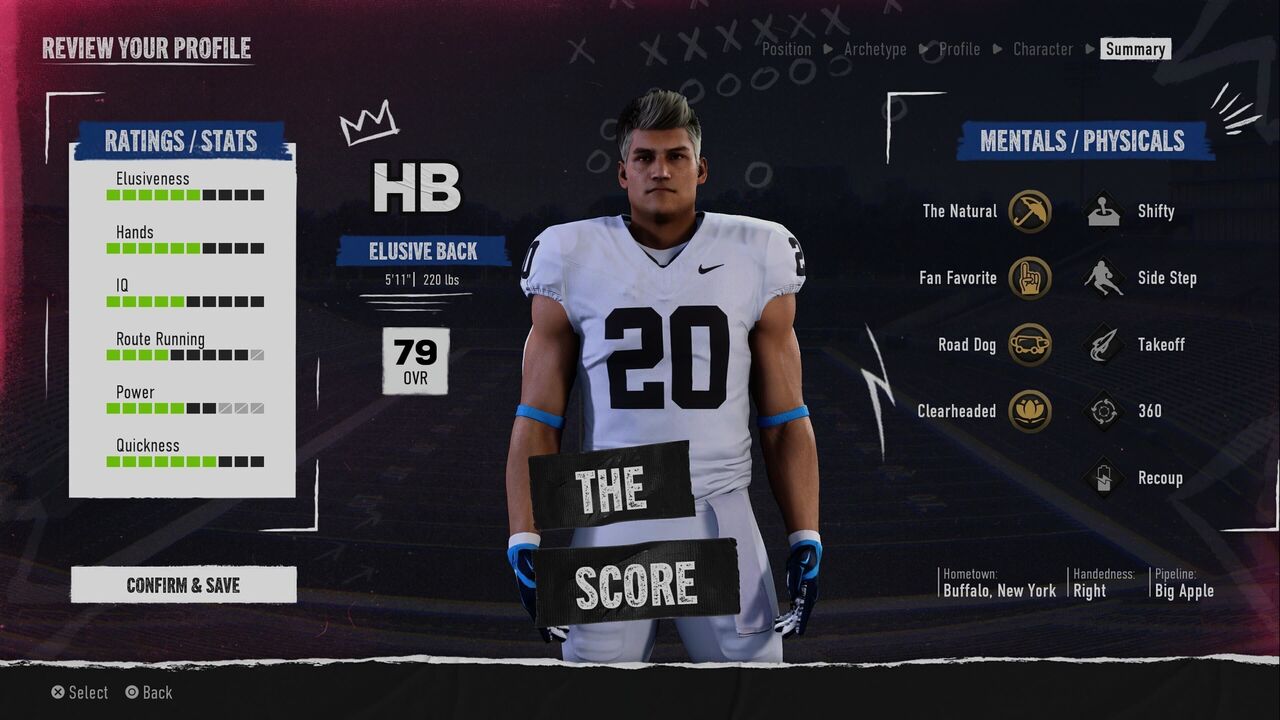Click the Shifty joystick ability icon
Screen dimensions: 1280x720
point(1104,211)
